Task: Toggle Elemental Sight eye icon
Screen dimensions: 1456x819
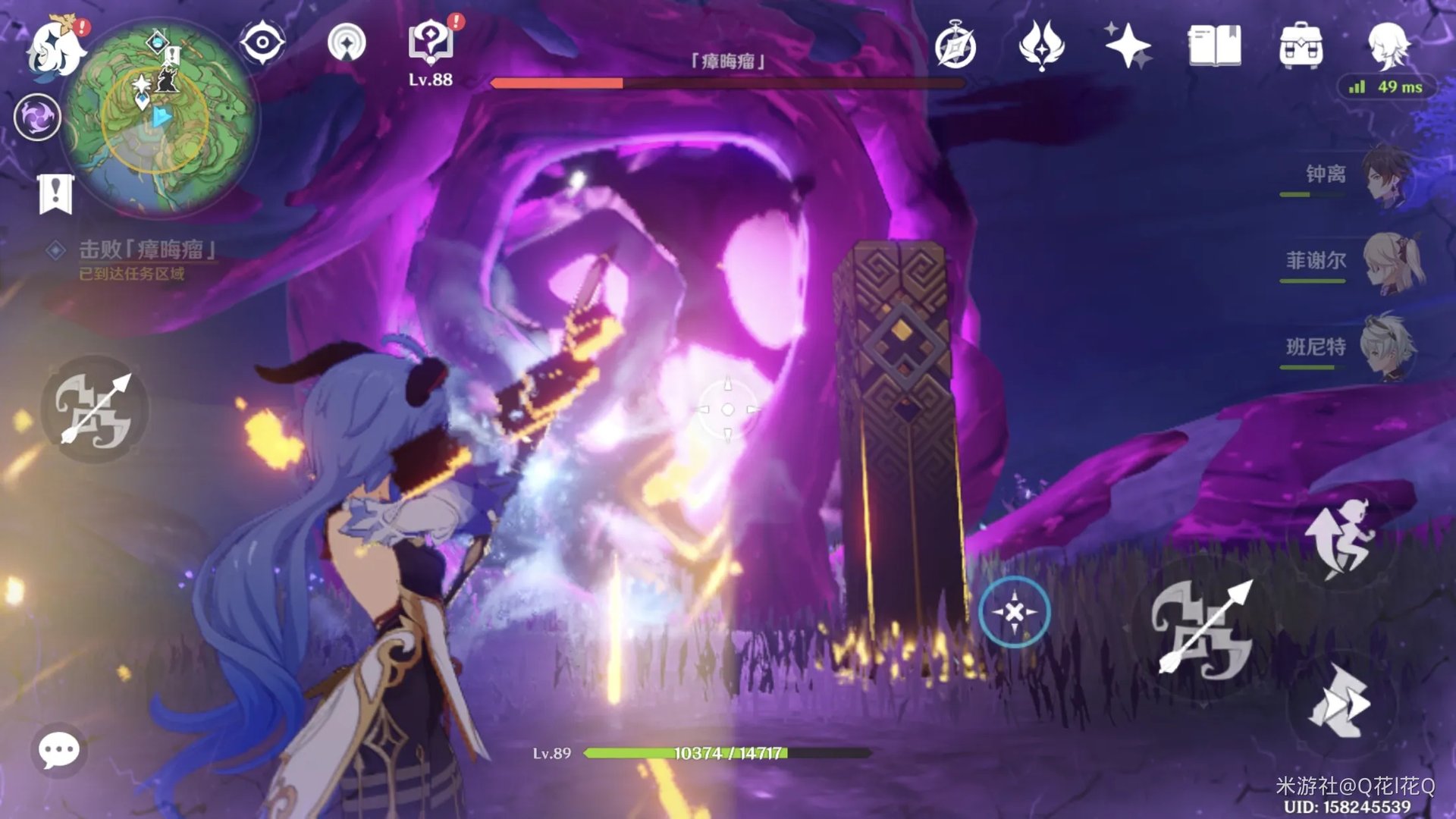Action: (x=262, y=42)
